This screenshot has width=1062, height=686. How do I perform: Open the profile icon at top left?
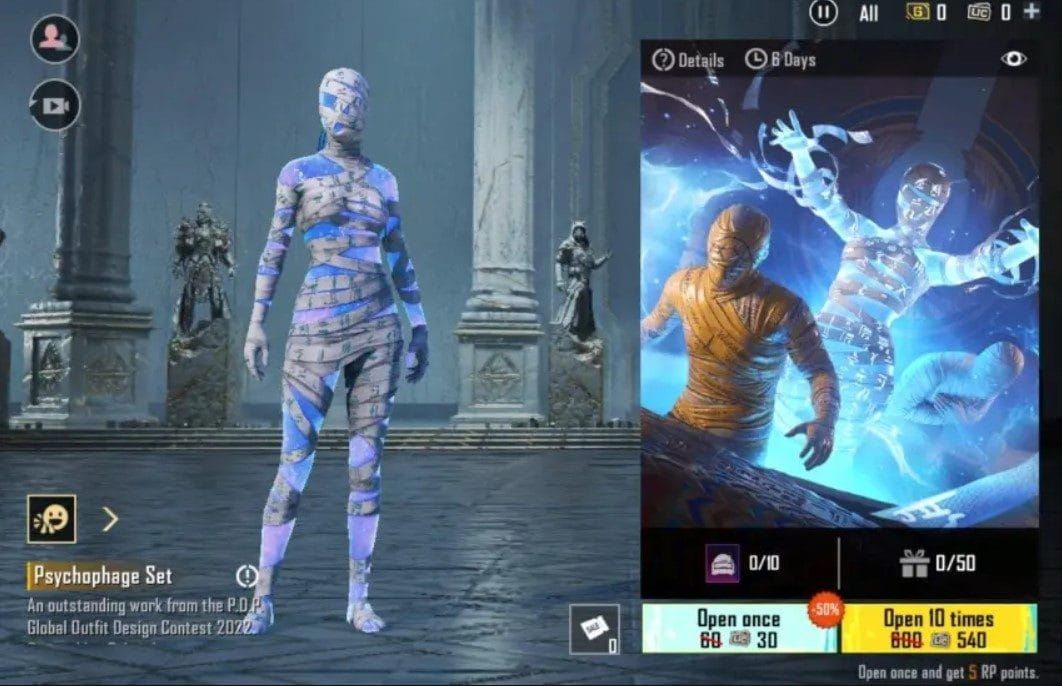[53, 39]
